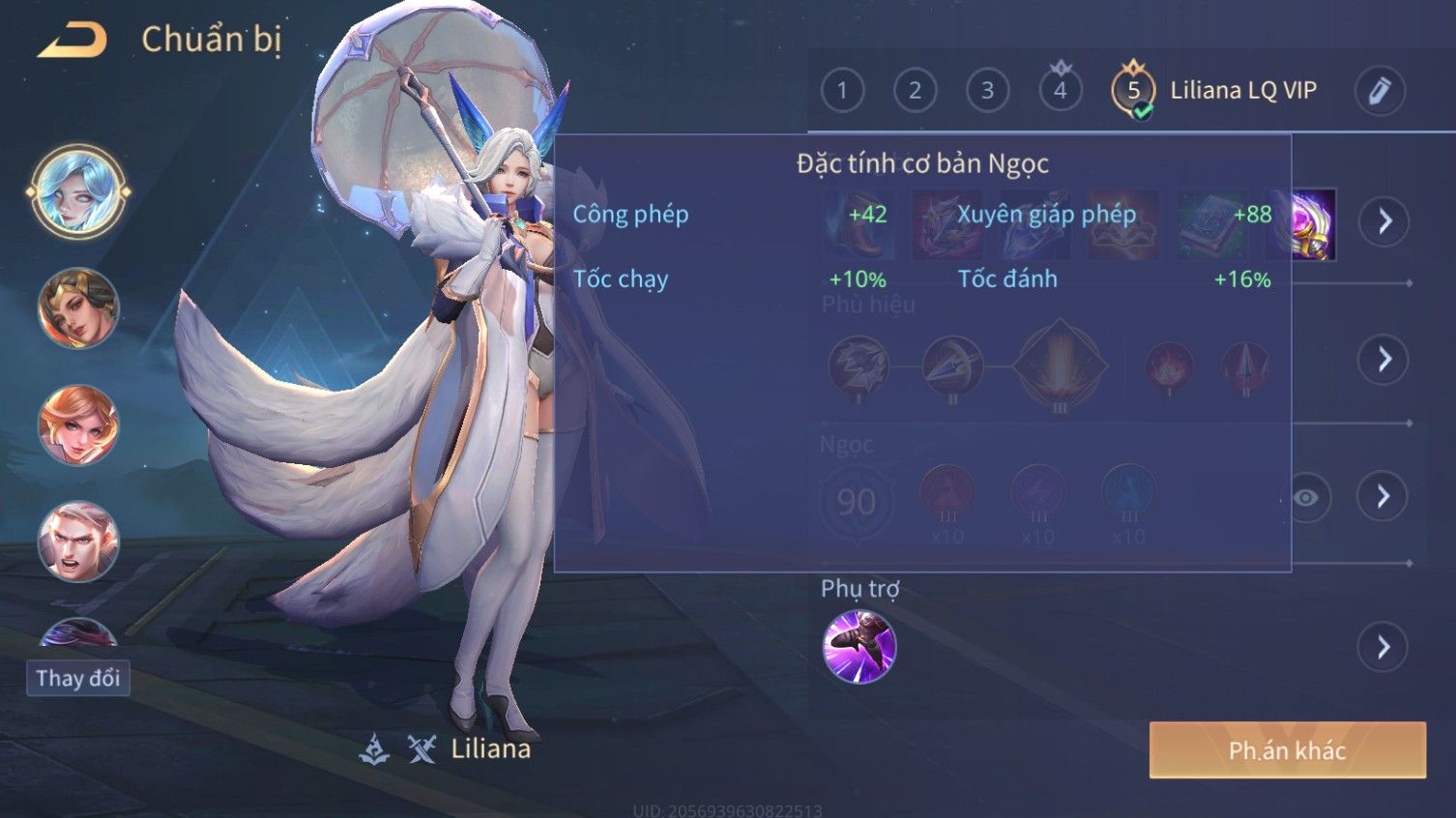Select the Phụ trợ boot skill icon

point(859,646)
